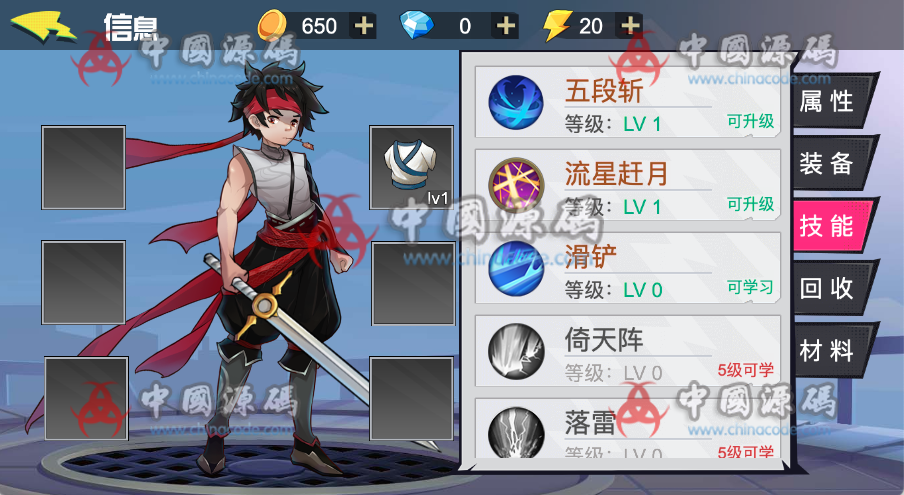Refill lightning energy with the plus button

(629, 25)
